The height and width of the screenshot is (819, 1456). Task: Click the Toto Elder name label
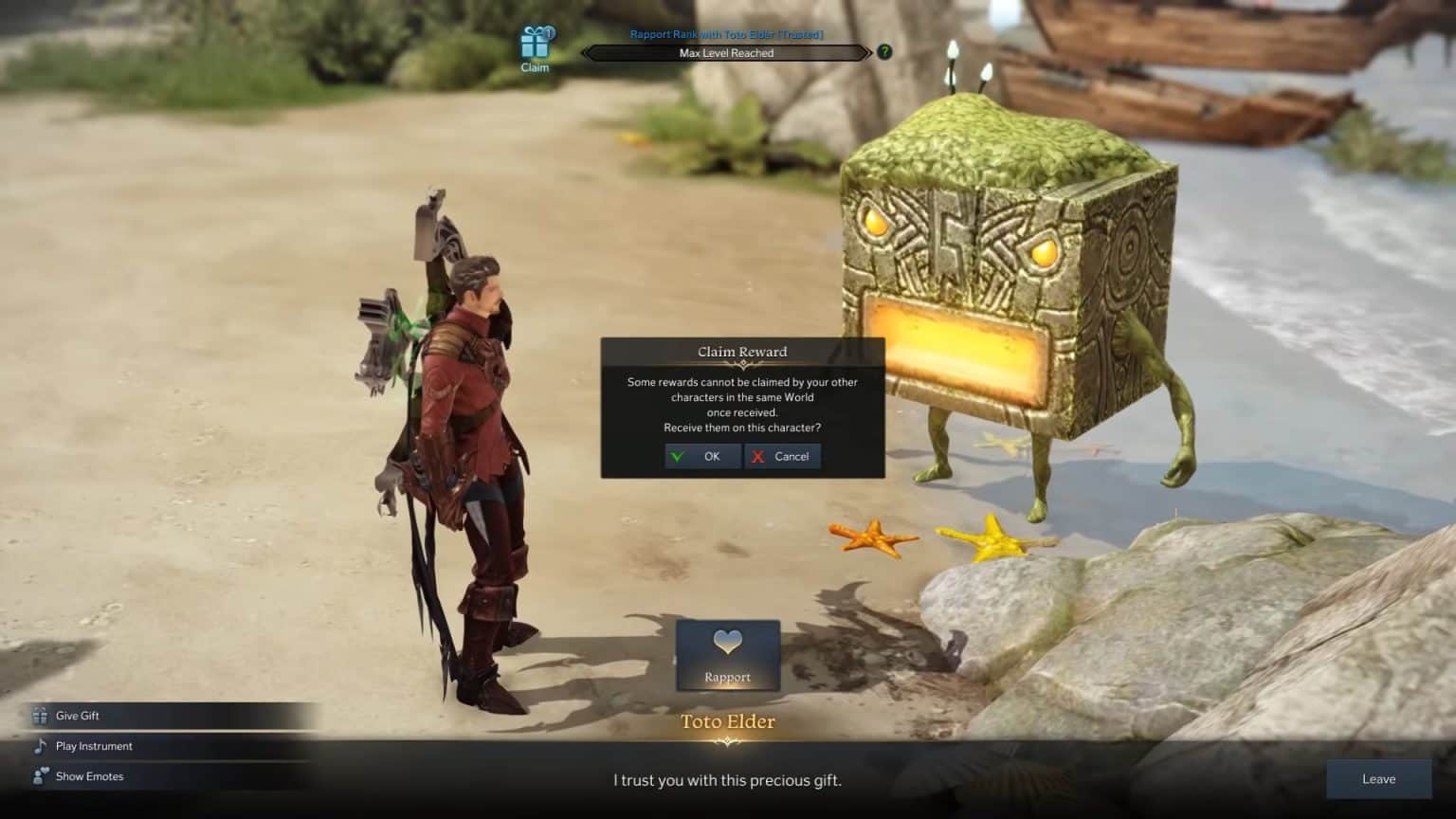click(x=727, y=721)
